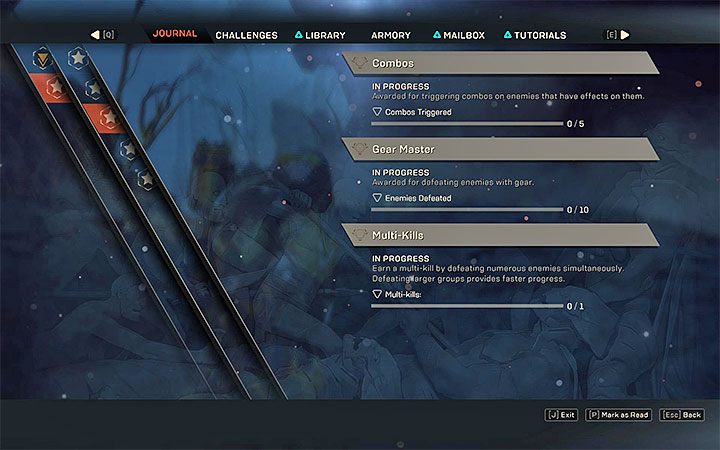Toggle the Multi-kills objective arrow
The height and width of the screenshot is (450, 720).
click(x=376, y=294)
